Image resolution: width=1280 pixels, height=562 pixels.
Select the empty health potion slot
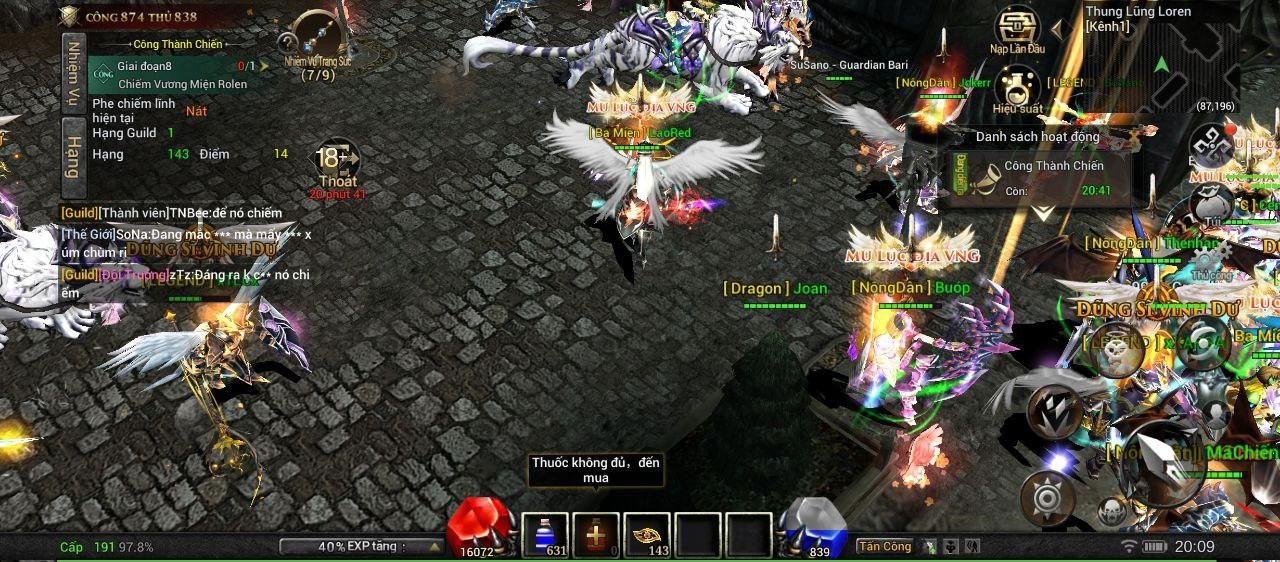[x=596, y=535]
